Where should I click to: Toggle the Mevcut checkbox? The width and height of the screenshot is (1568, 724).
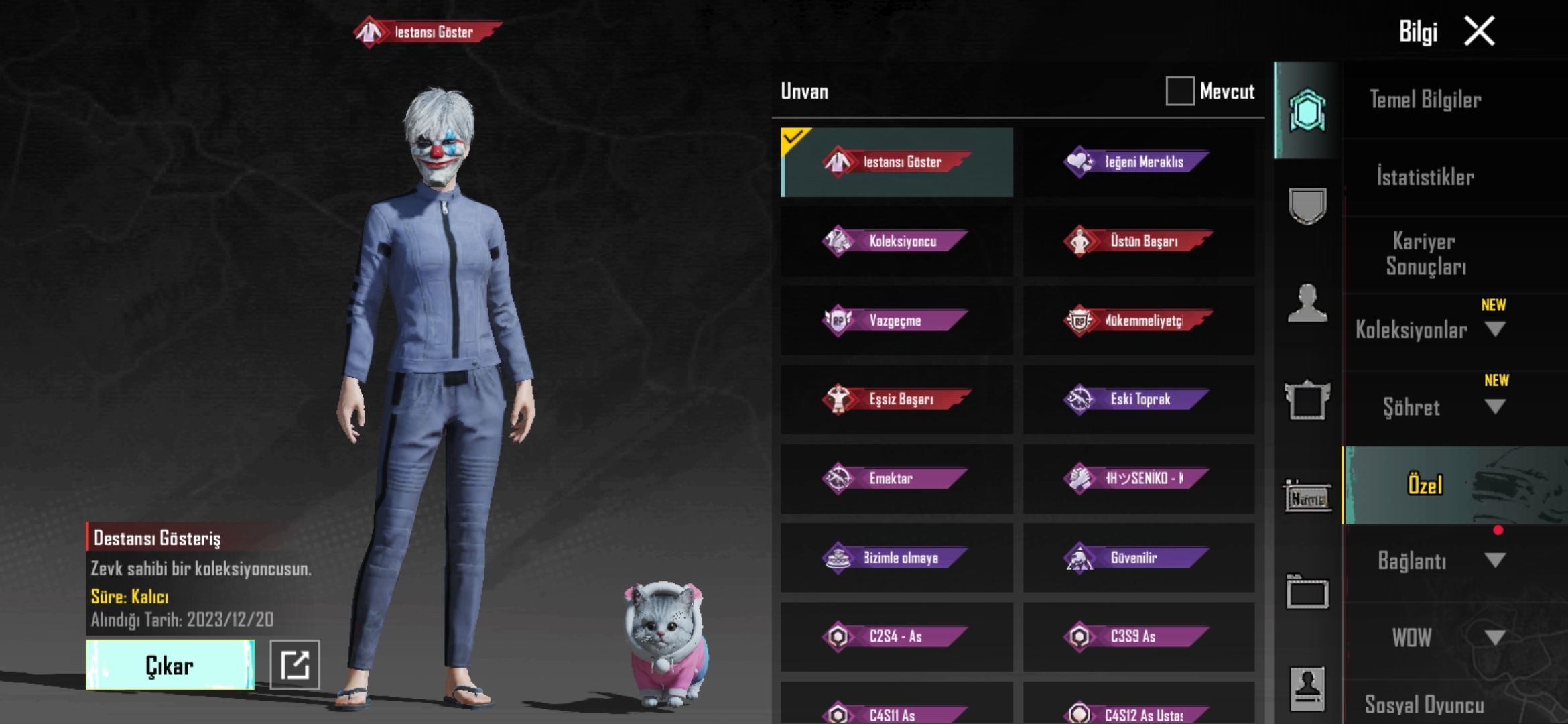coord(1179,91)
